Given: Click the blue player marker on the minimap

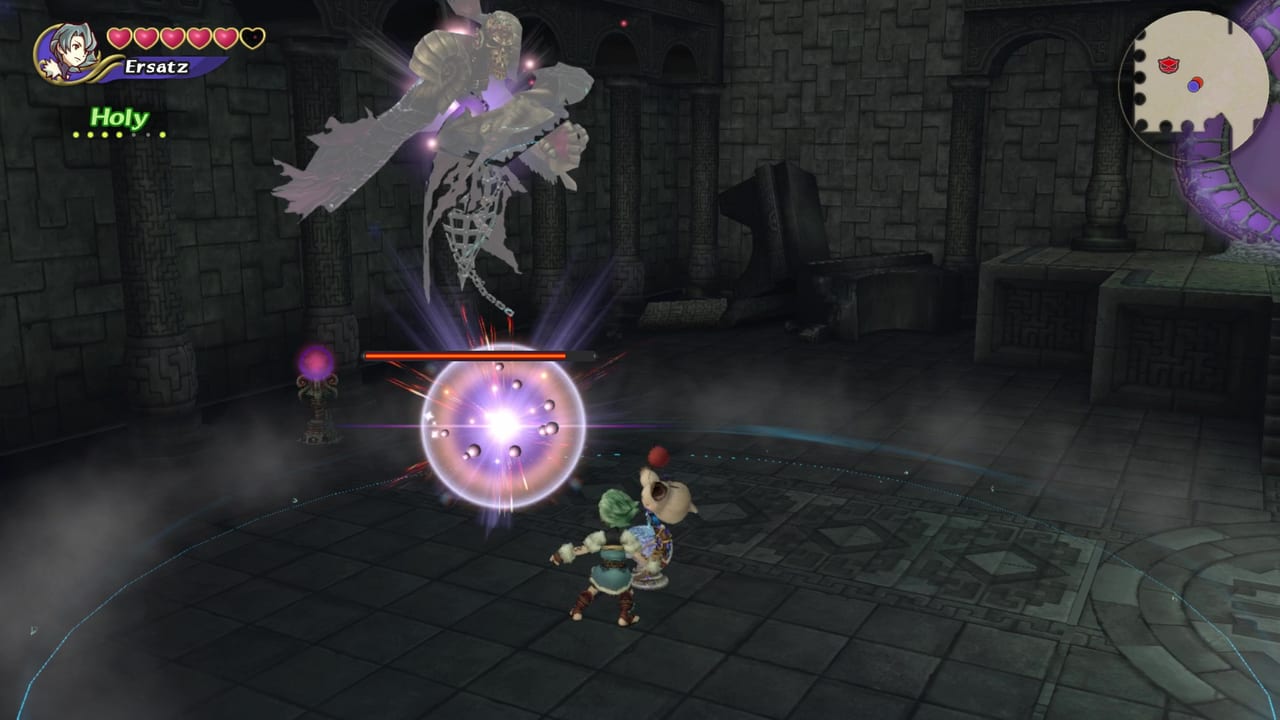Looking at the screenshot, I should pos(1193,86).
